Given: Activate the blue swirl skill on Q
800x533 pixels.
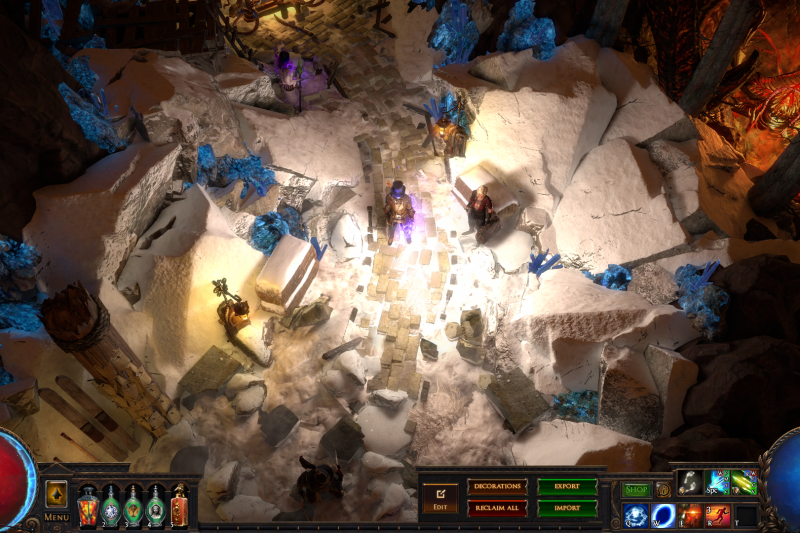Looking at the screenshot, I should [636, 515].
